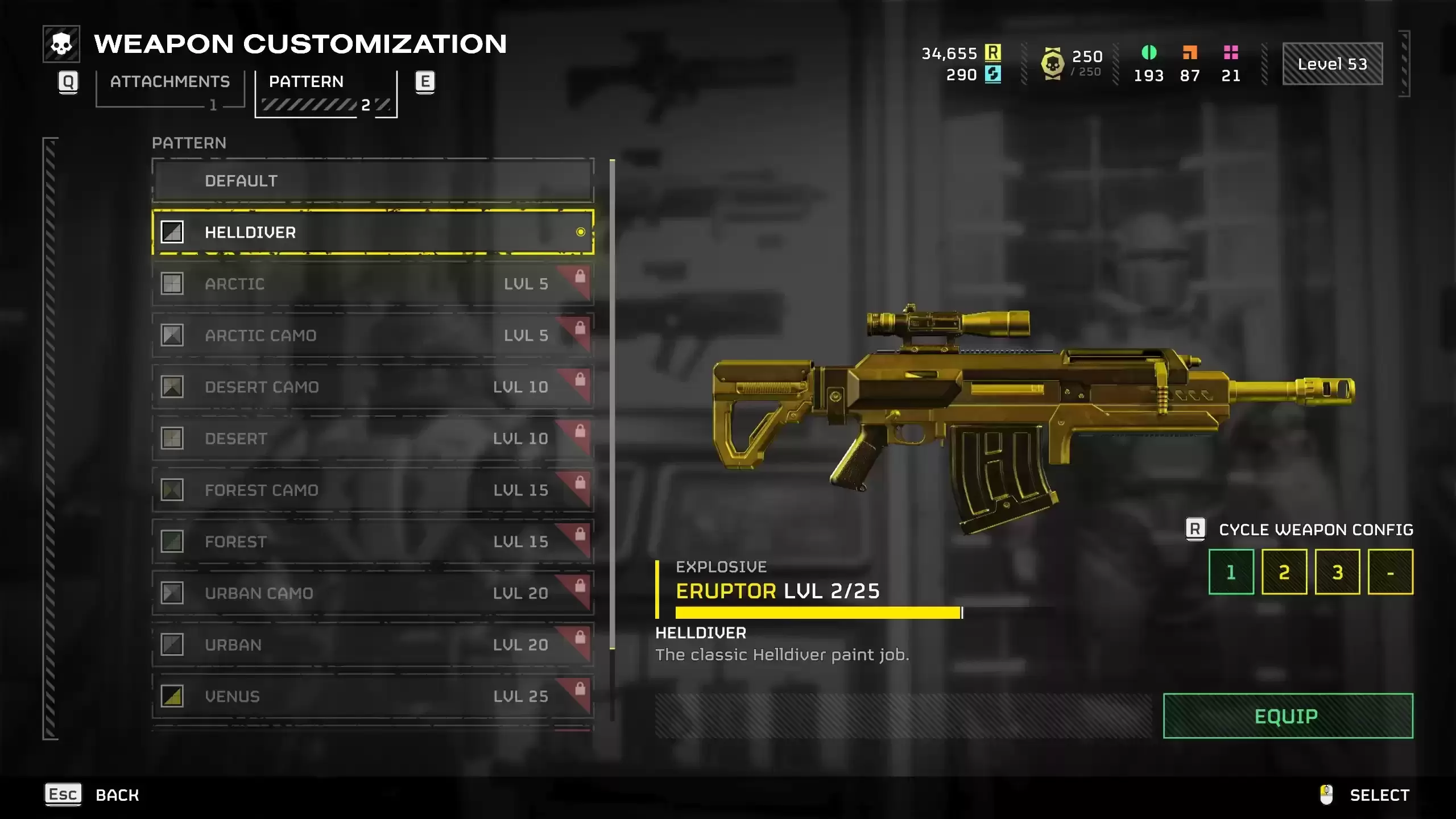This screenshot has width=1456, height=819.
Task: Select the locked Arctic Camo pattern
Action: tap(373, 336)
